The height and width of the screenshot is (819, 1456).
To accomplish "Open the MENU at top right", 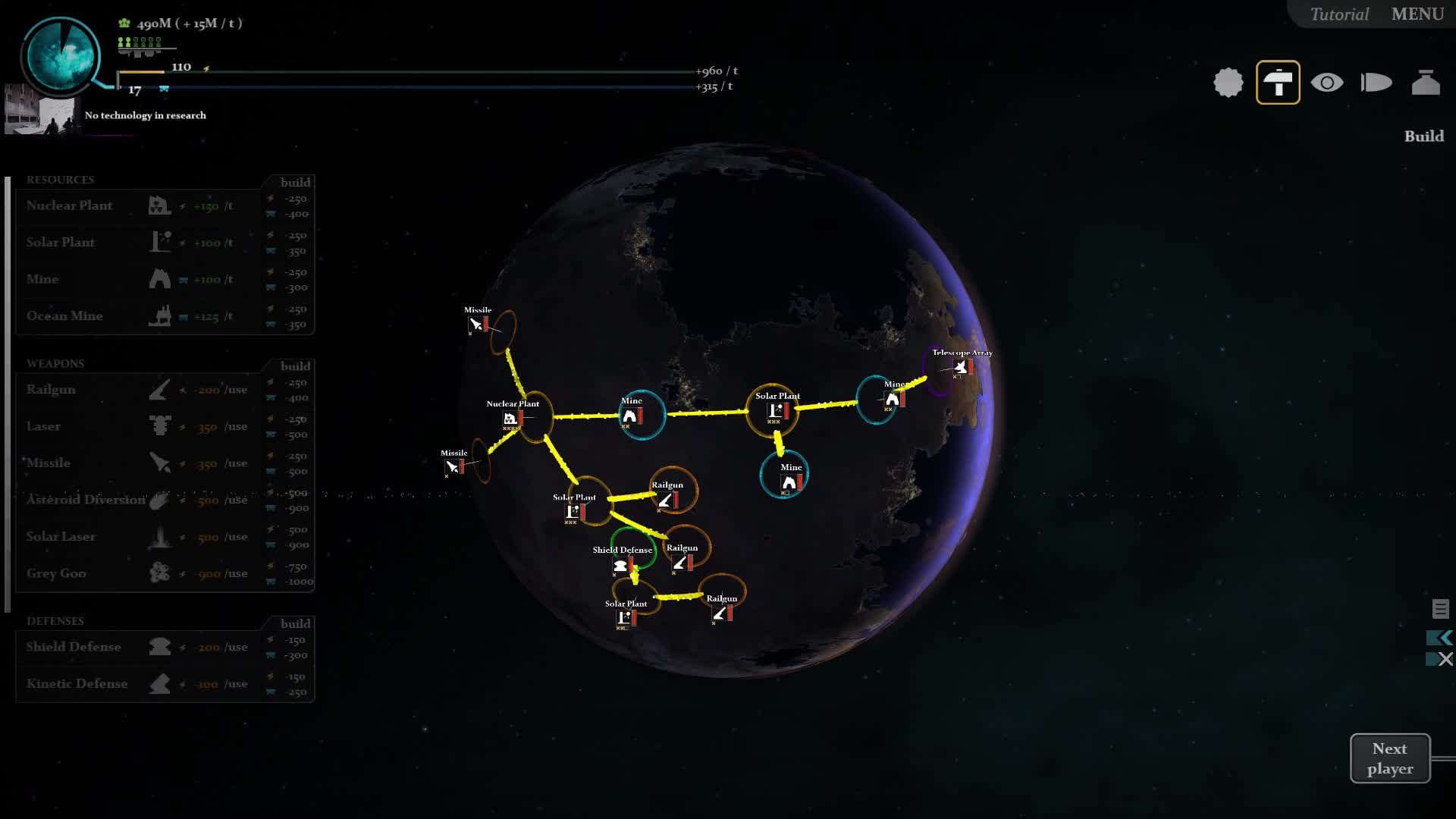I will tap(1417, 14).
